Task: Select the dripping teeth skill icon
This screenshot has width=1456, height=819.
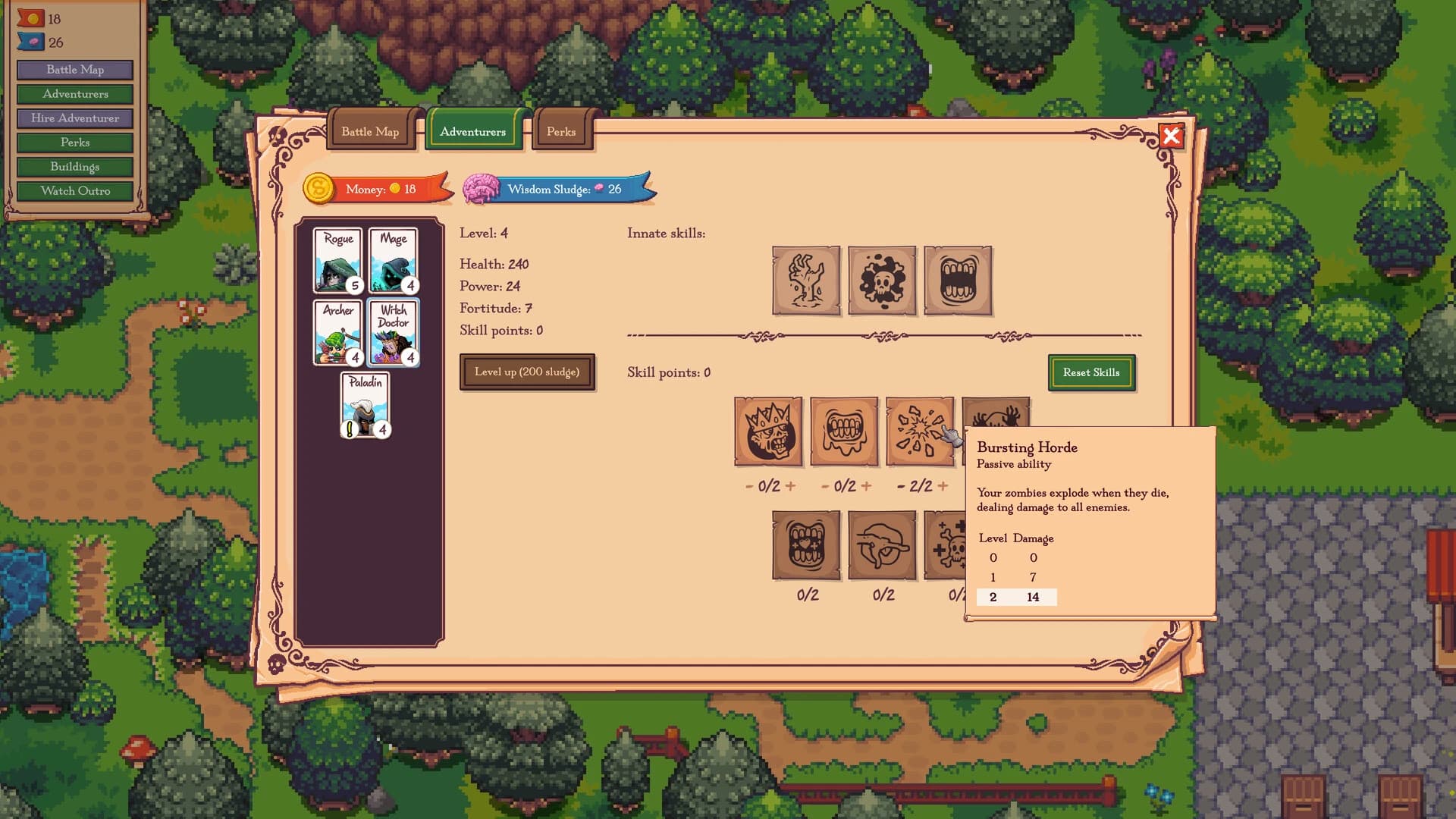Action: pyautogui.click(x=845, y=434)
